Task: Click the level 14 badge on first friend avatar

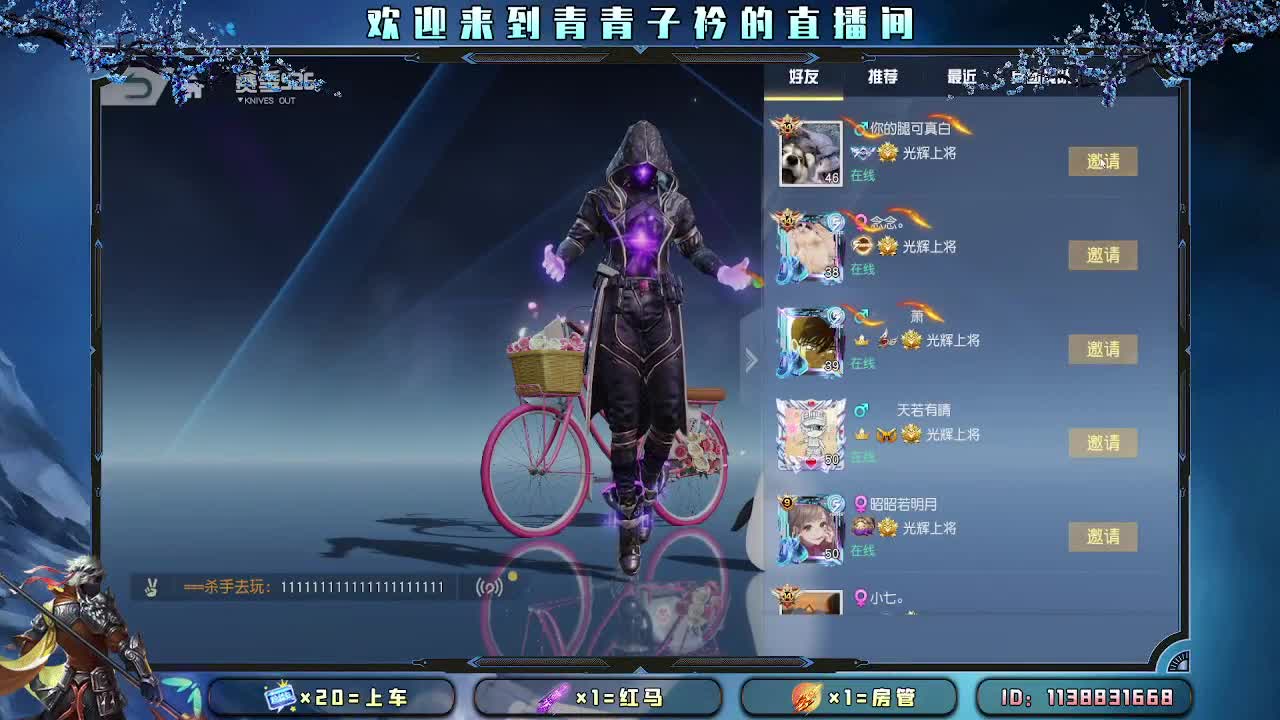Action: (x=786, y=124)
